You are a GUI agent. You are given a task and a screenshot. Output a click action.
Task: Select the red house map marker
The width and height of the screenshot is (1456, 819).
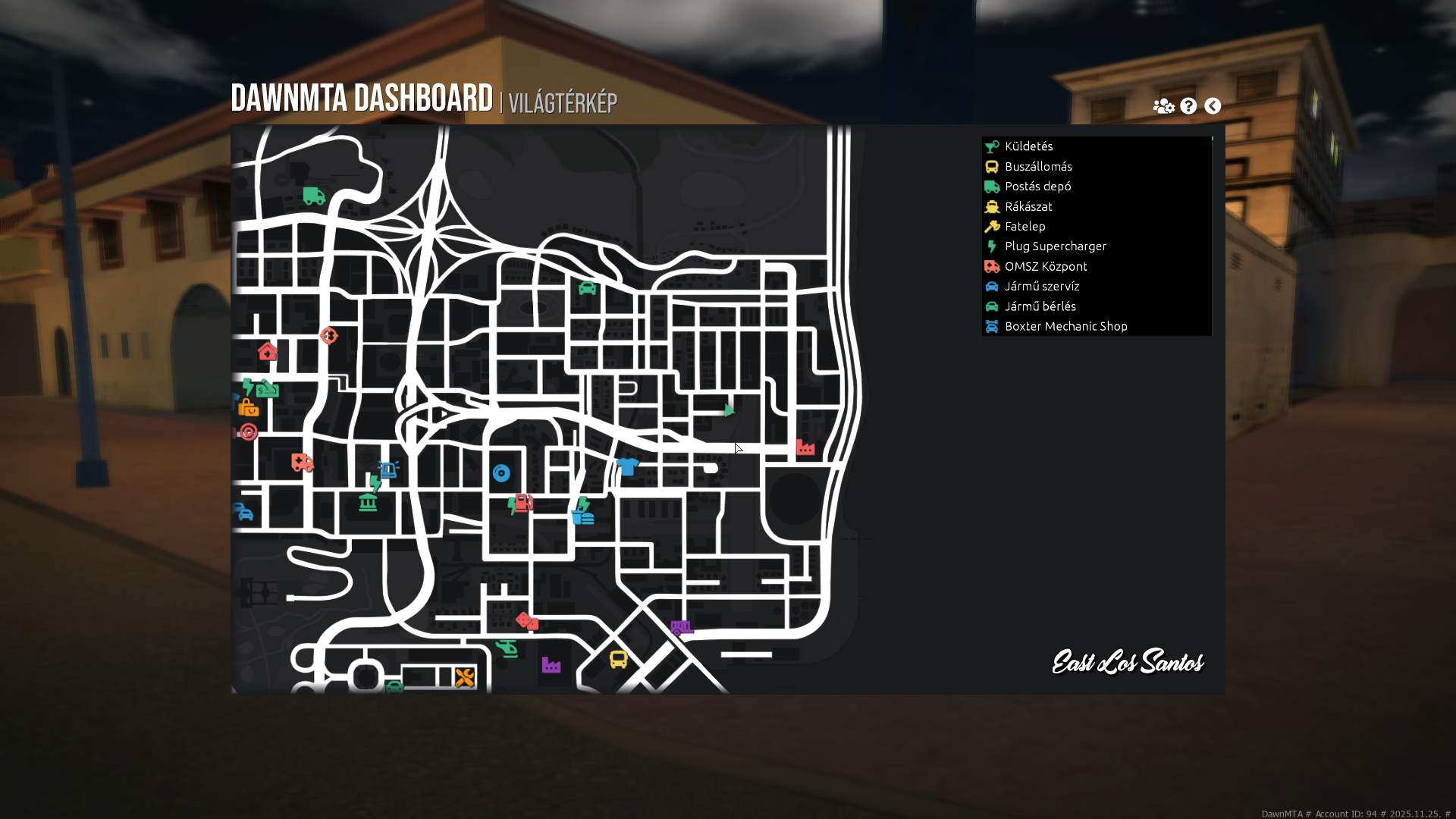pos(267,351)
